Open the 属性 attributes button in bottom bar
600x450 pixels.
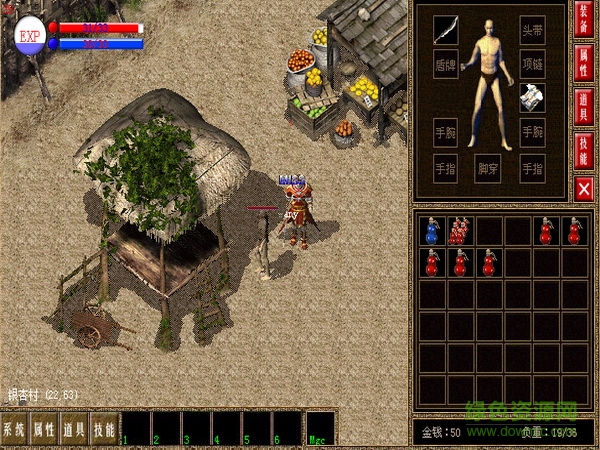pyautogui.click(x=44, y=429)
